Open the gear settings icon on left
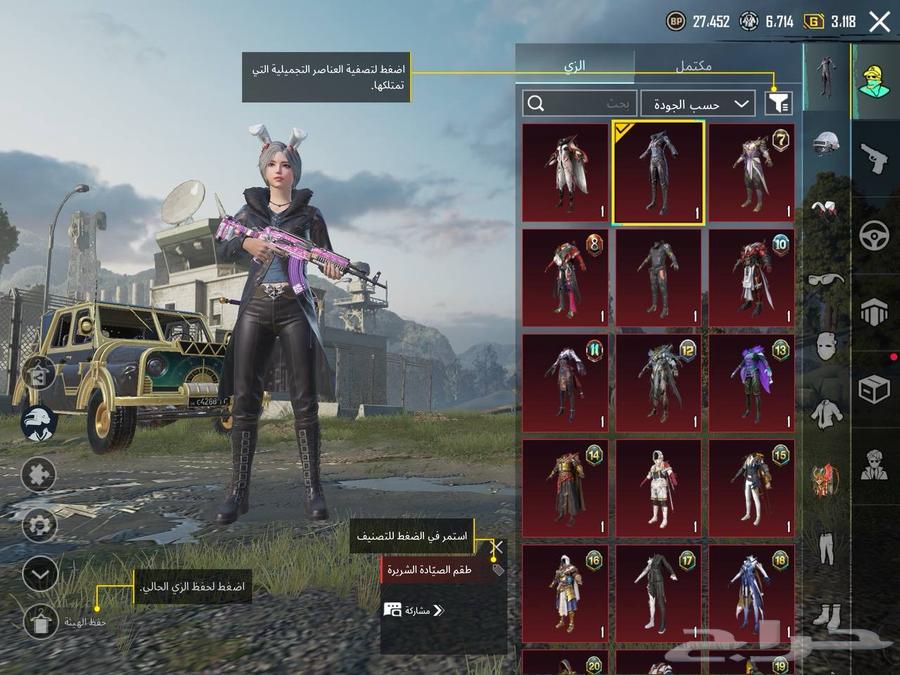Viewport: 900px width, 675px height. 39,523
